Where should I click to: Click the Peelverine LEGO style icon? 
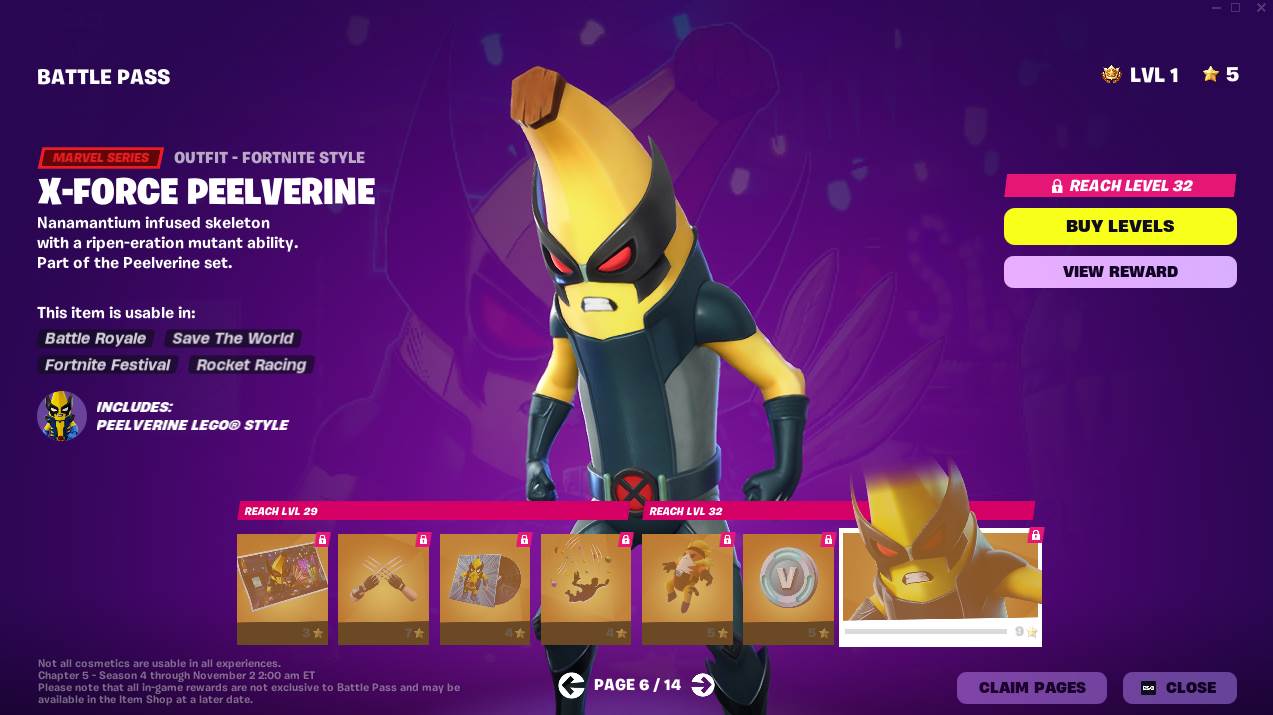pos(62,416)
